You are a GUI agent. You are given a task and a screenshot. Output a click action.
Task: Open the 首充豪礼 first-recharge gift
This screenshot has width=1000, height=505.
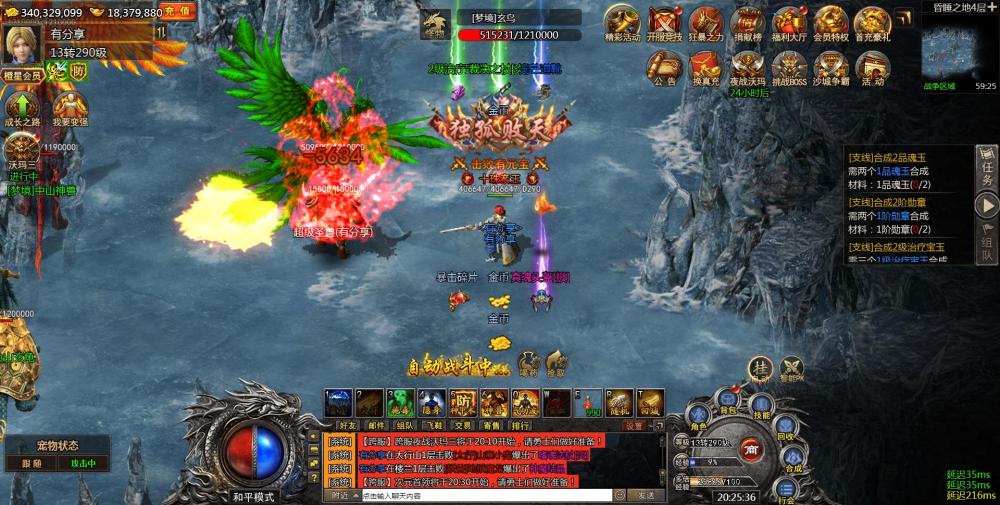[872, 23]
